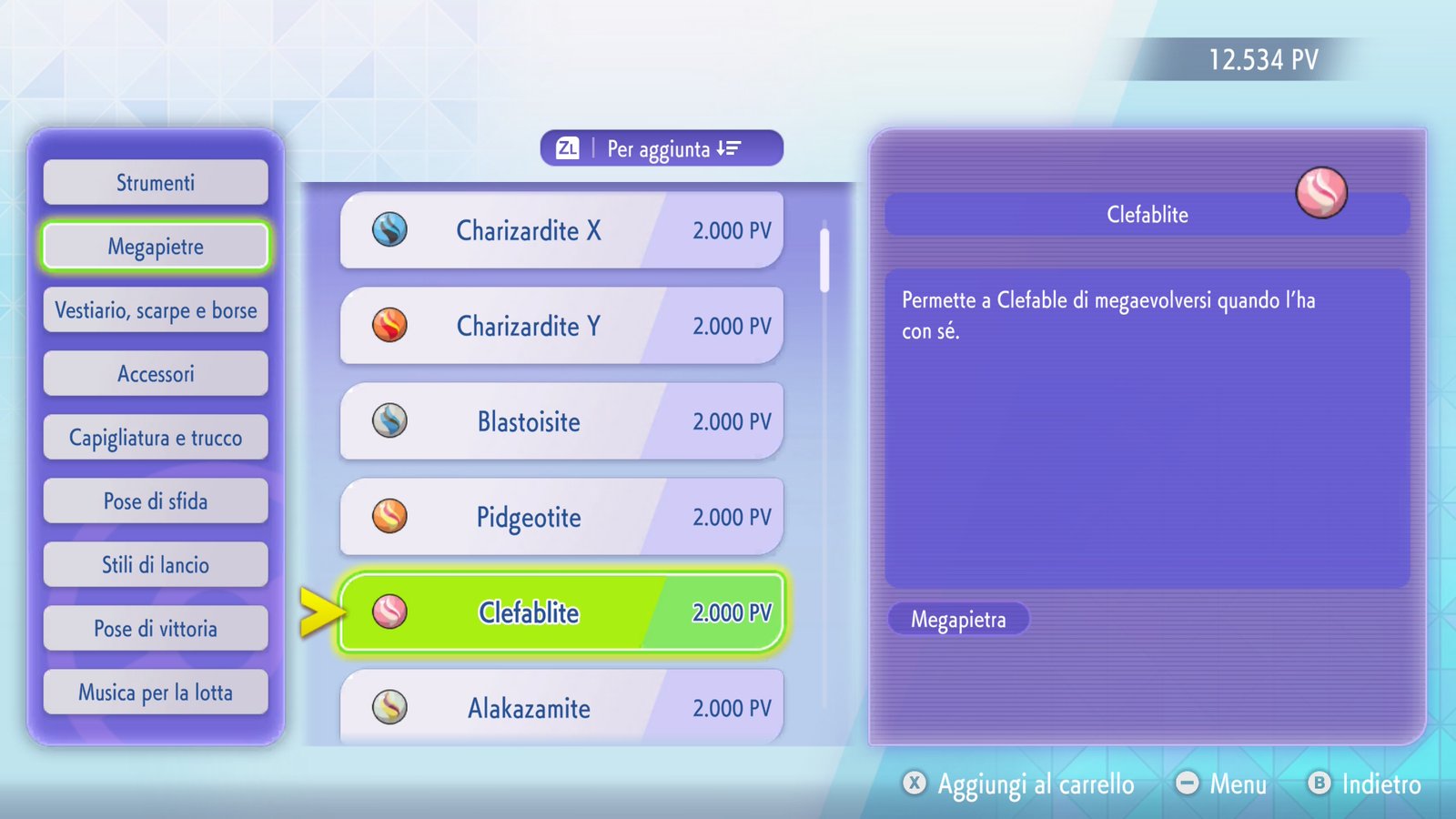Select the Blastoisite stone icon
This screenshot has width=1456, height=819.
pyautogui.click(x=391, y=421)
